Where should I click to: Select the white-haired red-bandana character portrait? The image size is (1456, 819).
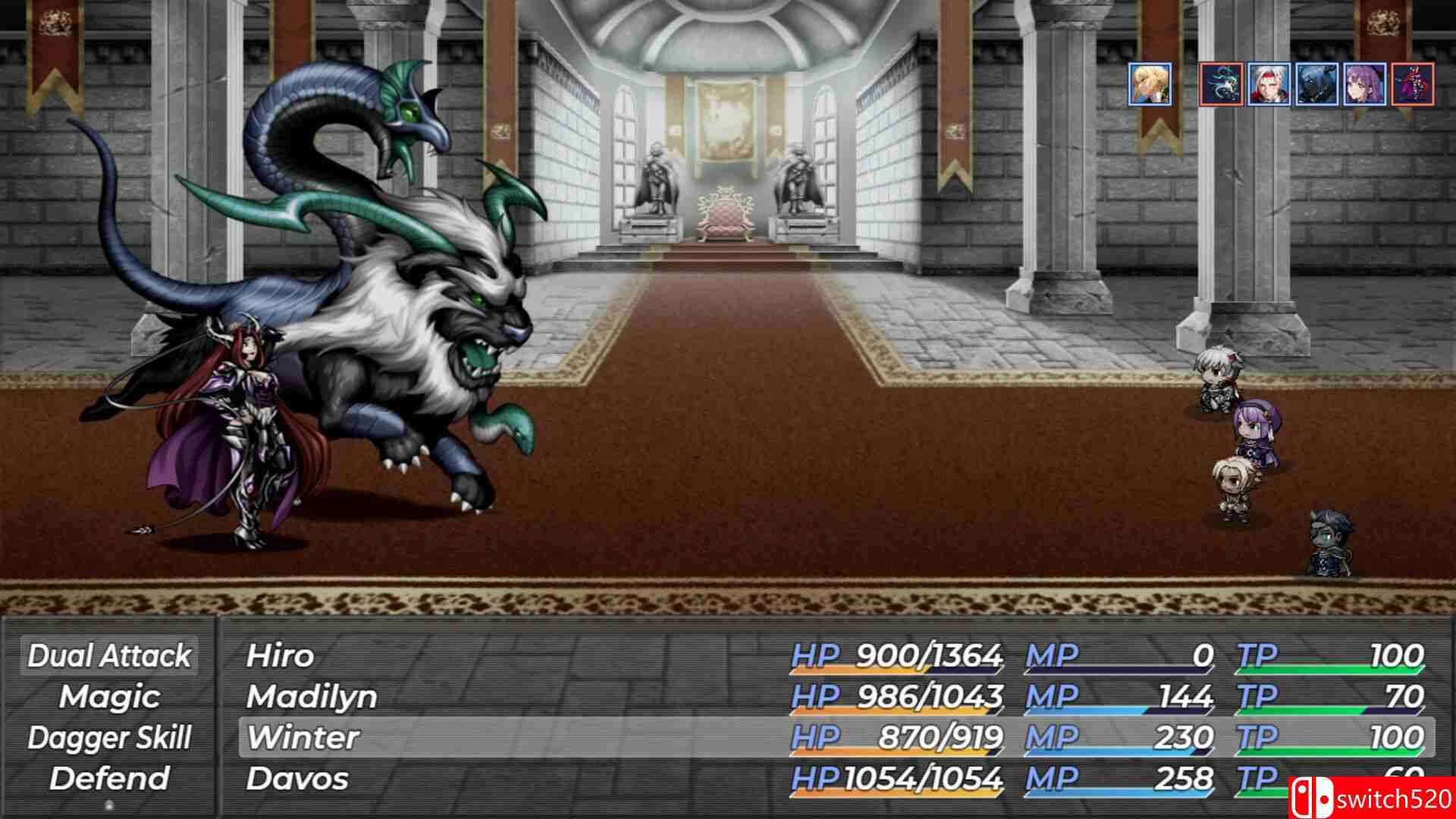[x=1267, y=85]
